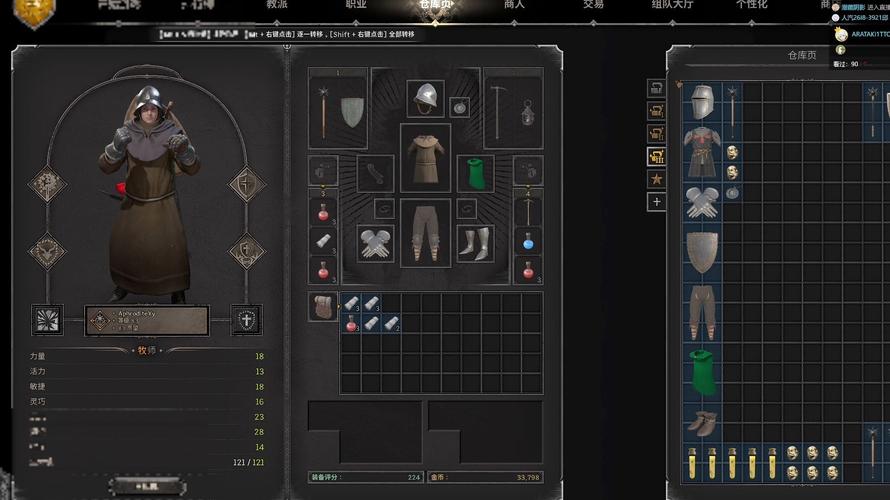The image size is (890, 500).
Task: Select the equipped green cloak slot
Action: point(476,172)
